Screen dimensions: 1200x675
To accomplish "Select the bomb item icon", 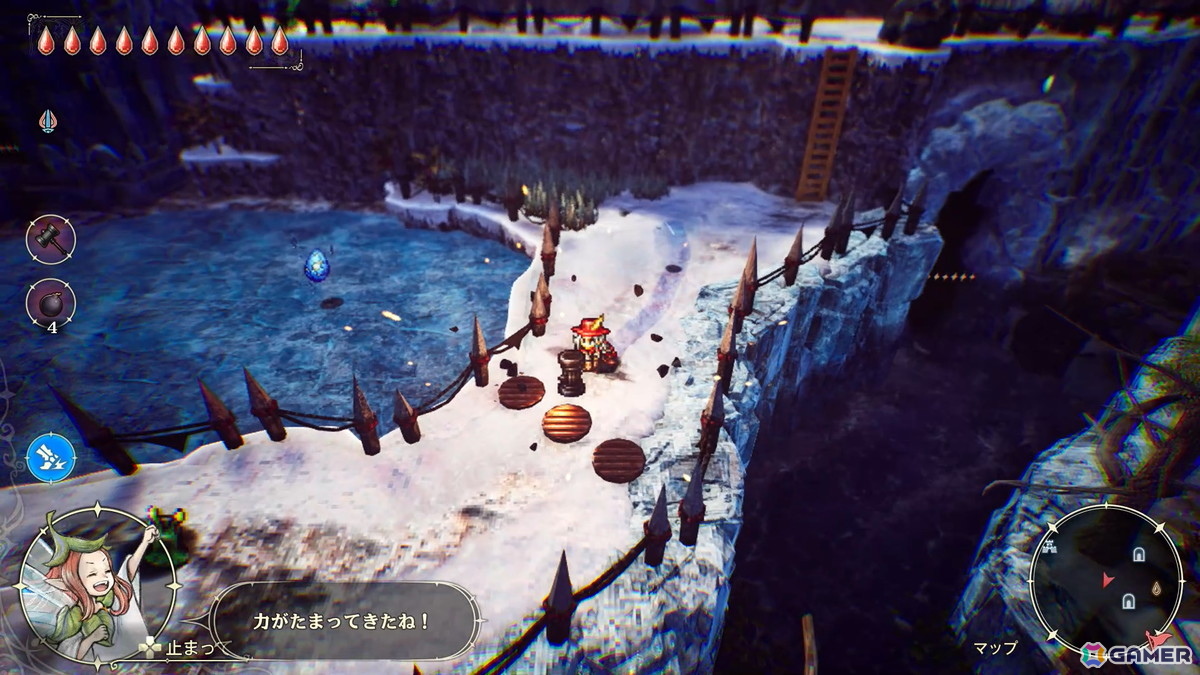I will coord(50,302).
